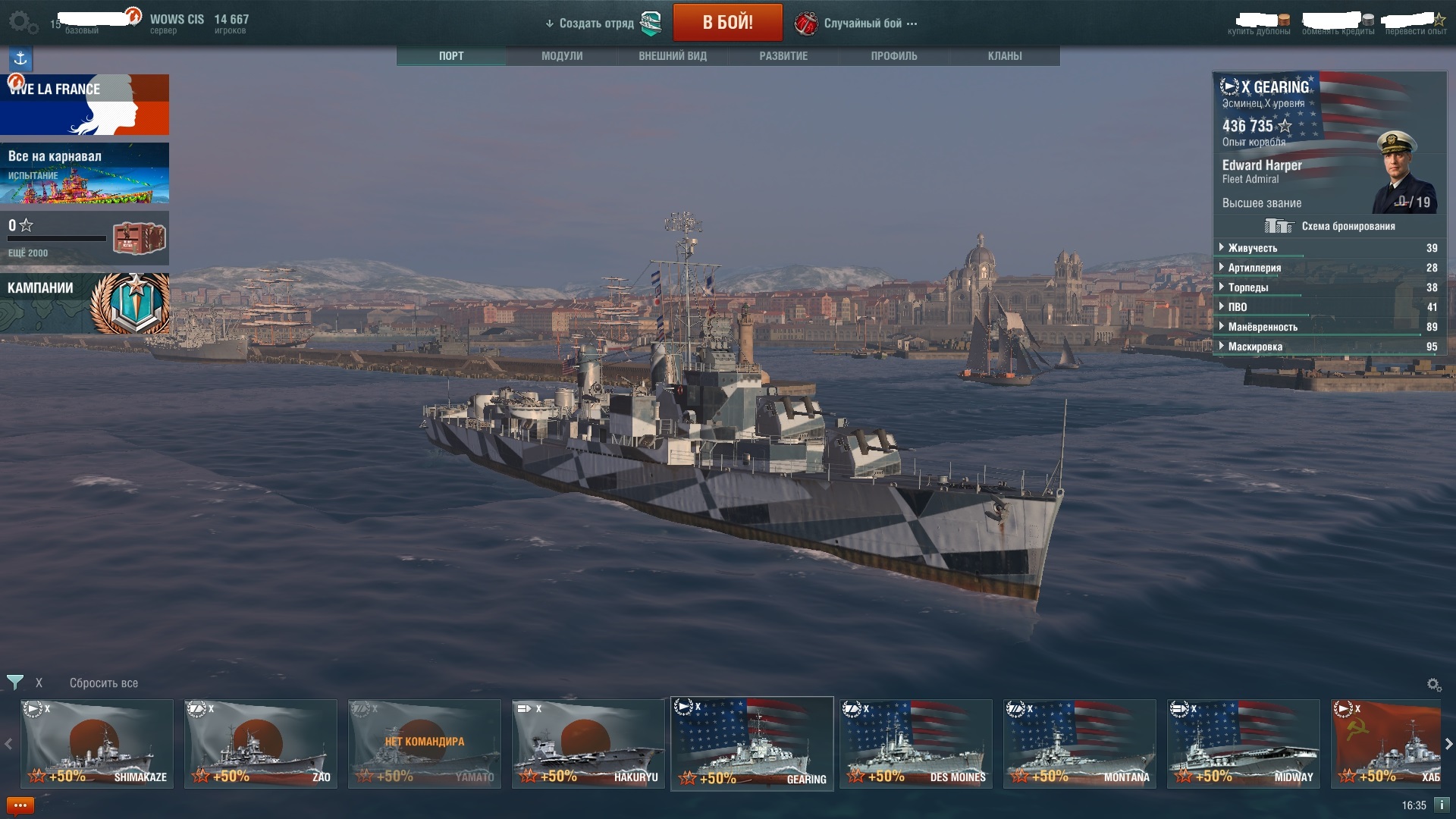Open the chat speech bubble button

point(20,805)
